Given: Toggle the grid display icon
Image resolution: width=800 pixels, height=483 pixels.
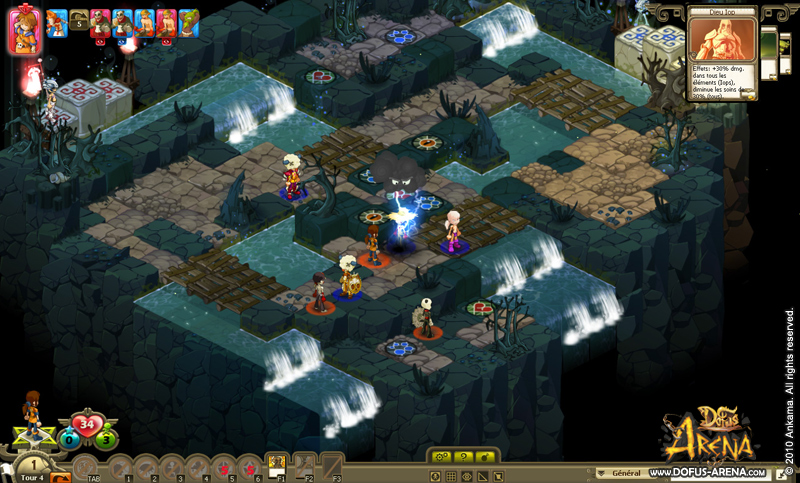Looking at the screenshot, I should 452,475.
